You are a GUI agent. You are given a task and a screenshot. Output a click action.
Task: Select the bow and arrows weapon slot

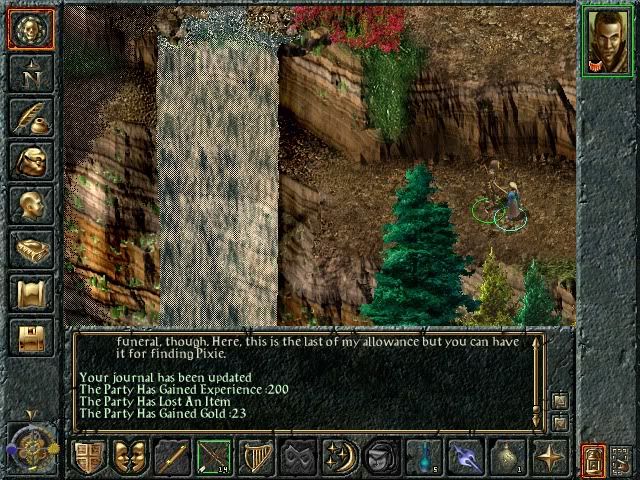click(x=214, y=458)
